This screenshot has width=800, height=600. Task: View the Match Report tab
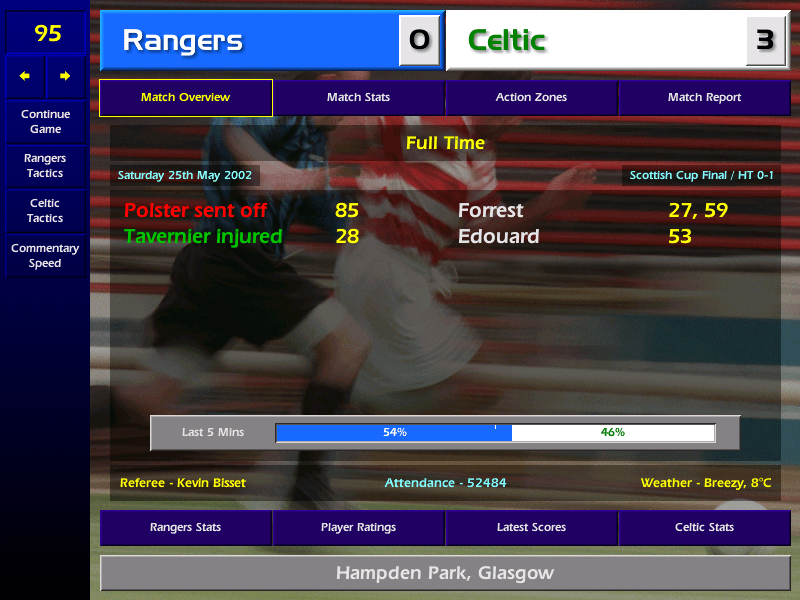(x=704, y=98)
